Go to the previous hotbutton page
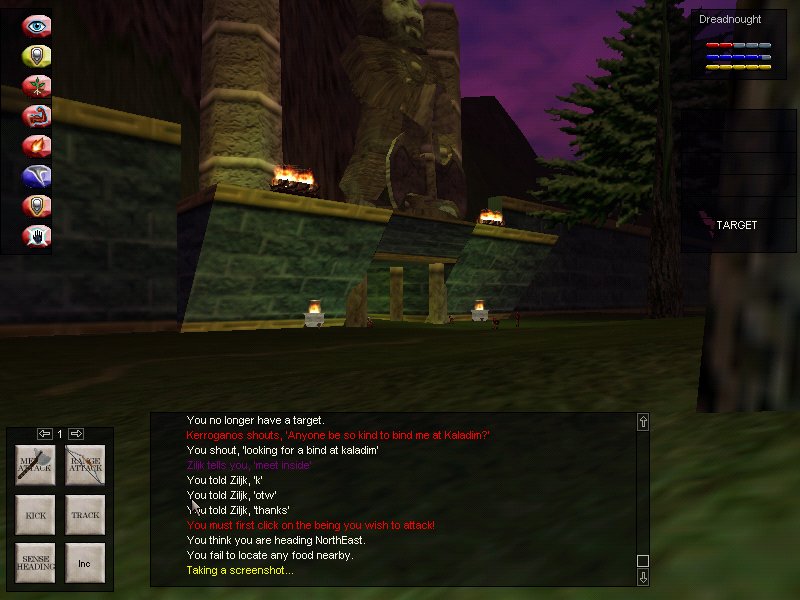Screen dimensions: 800x600 45,434
